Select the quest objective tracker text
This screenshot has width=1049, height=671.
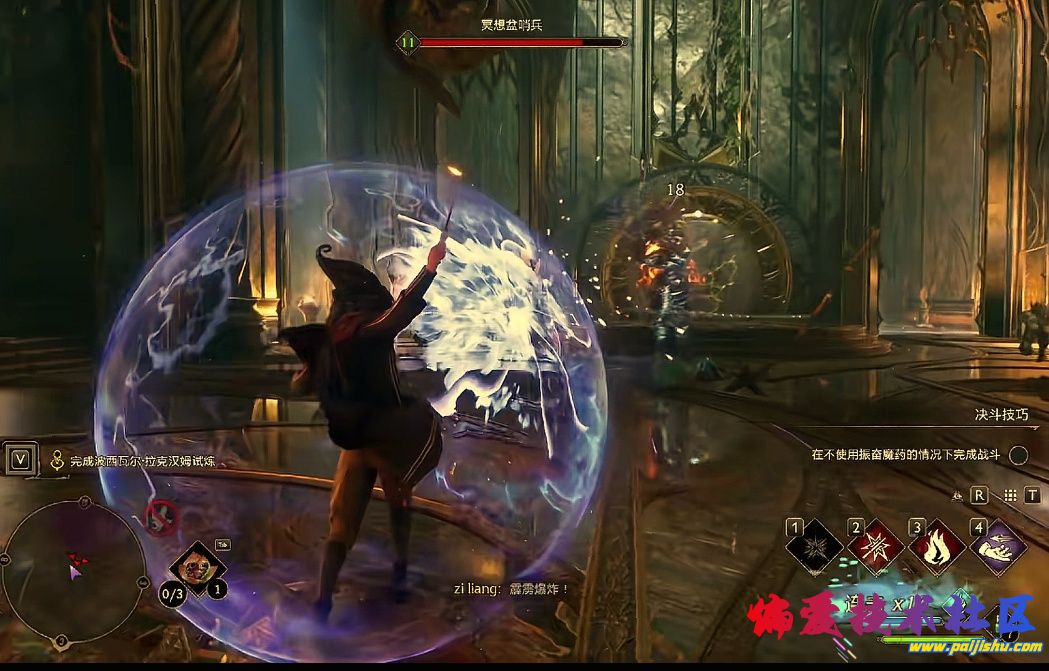(142, 461)
